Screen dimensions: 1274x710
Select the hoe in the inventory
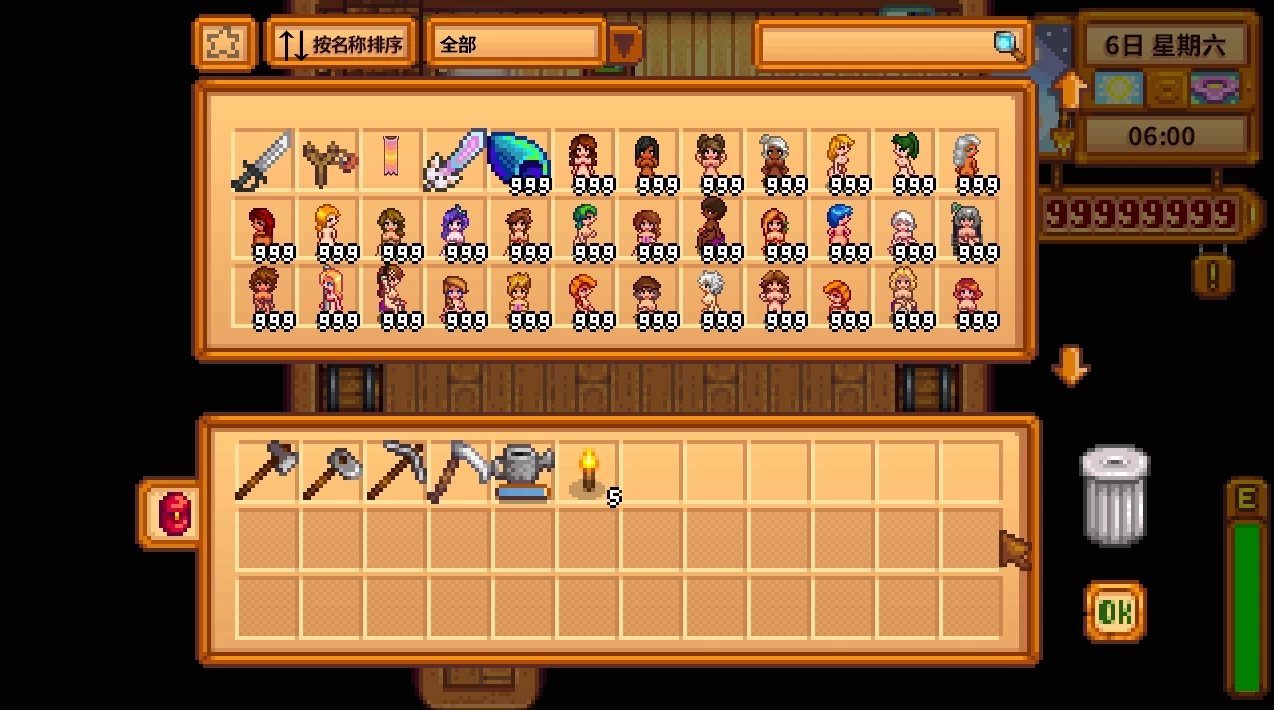(330, 471)
